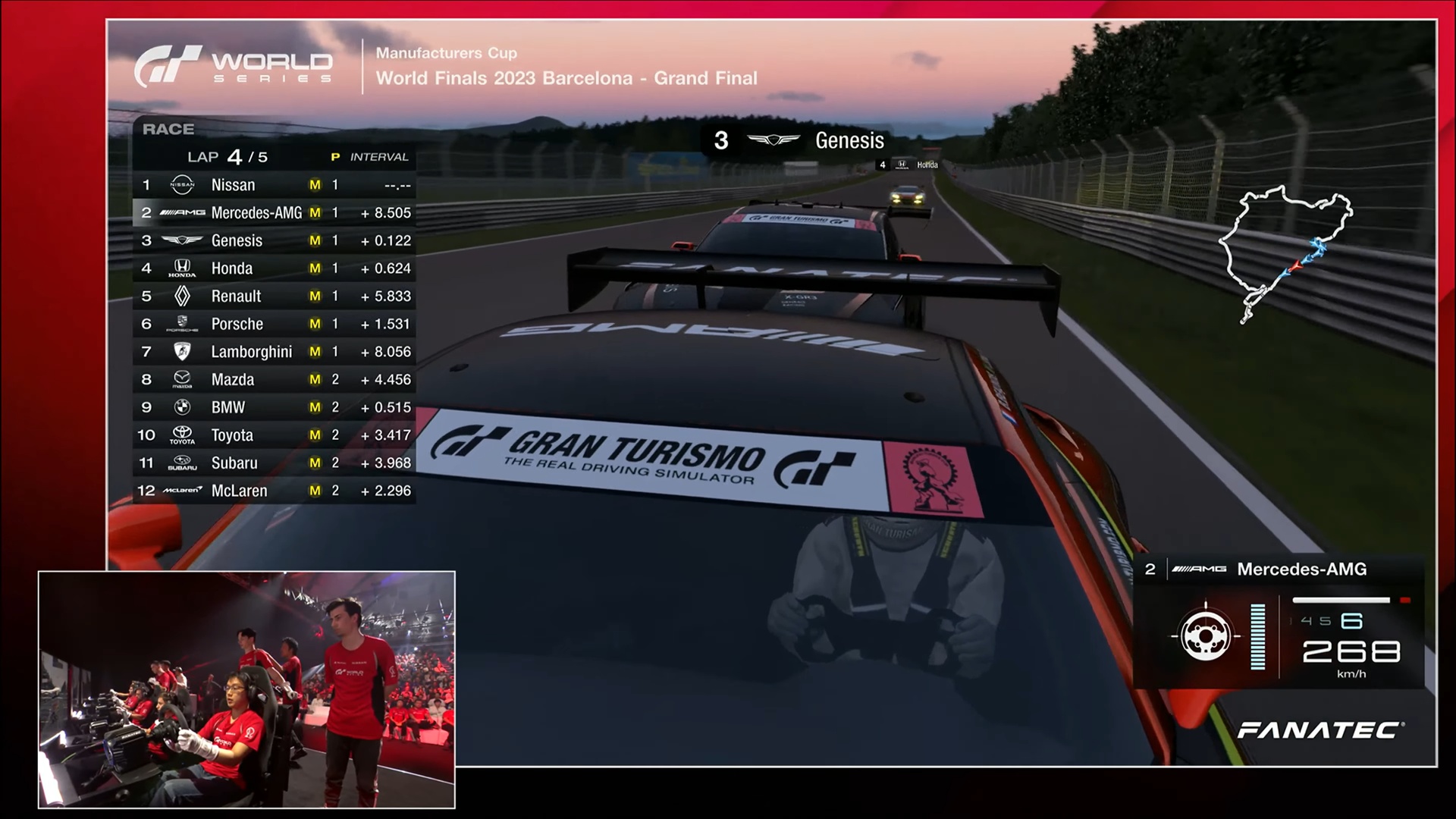Pick the Renault leaderboard row
The width and height of the screenshot is (1456, 819).
[x=274, y=297]
